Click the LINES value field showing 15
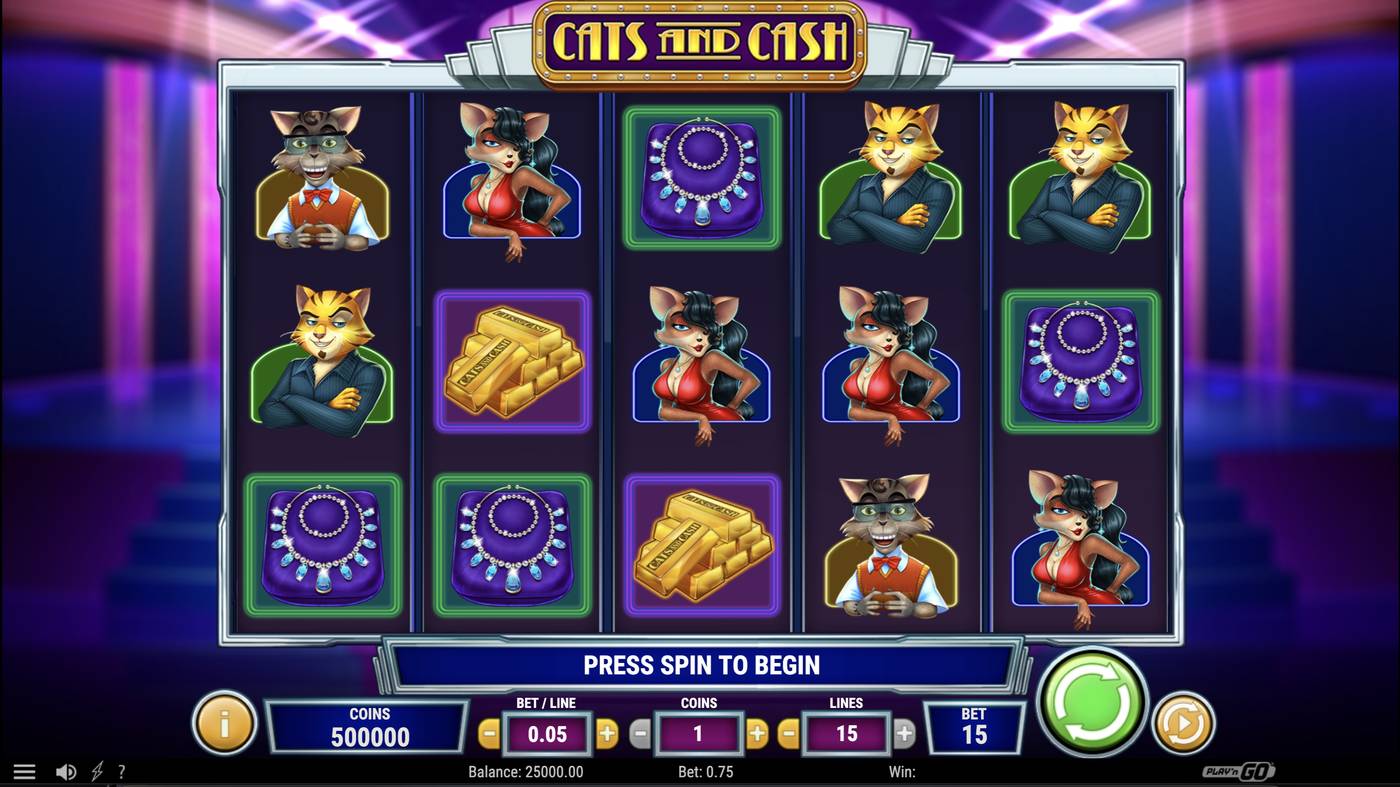 (x=847, y=733)
